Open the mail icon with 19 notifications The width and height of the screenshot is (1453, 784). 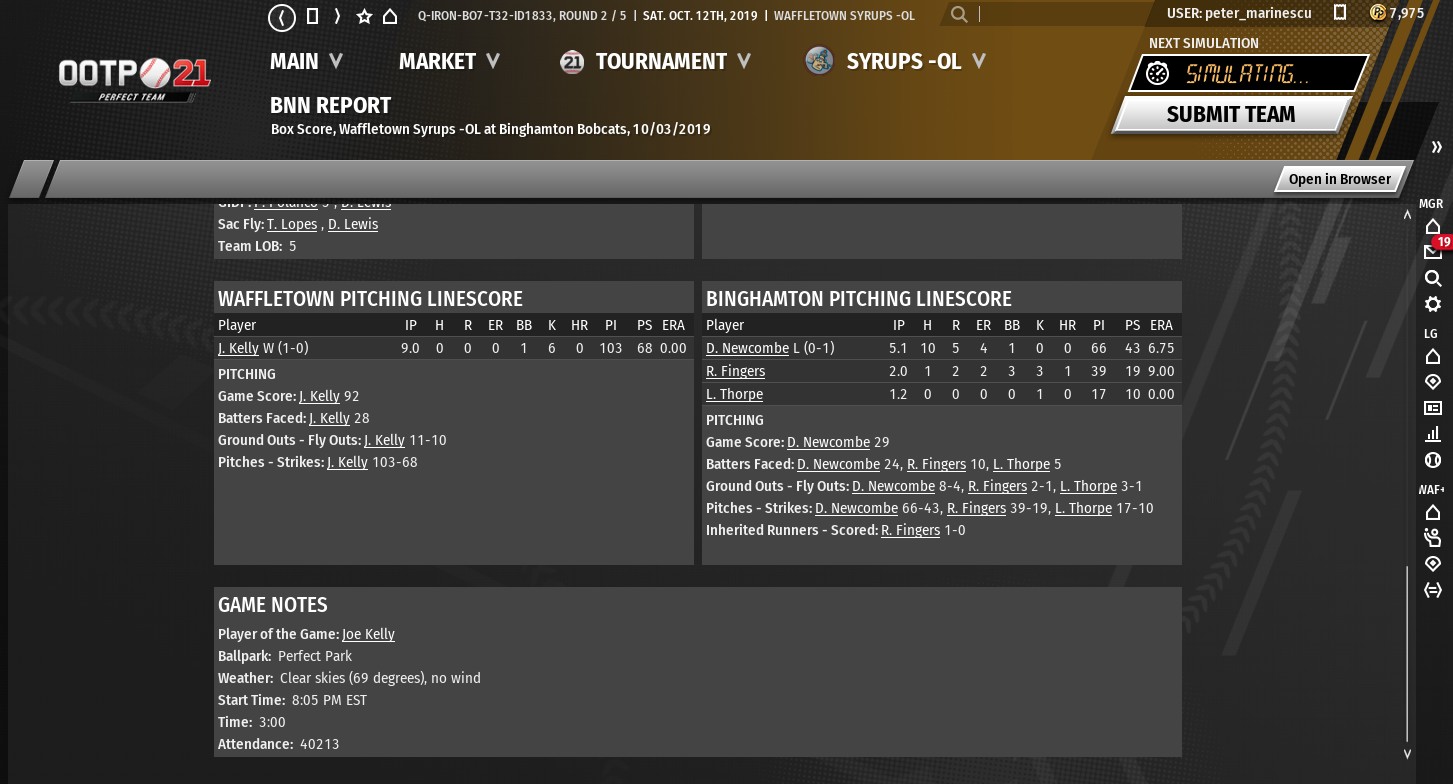pyautogui.click(x=1433, y=251)
